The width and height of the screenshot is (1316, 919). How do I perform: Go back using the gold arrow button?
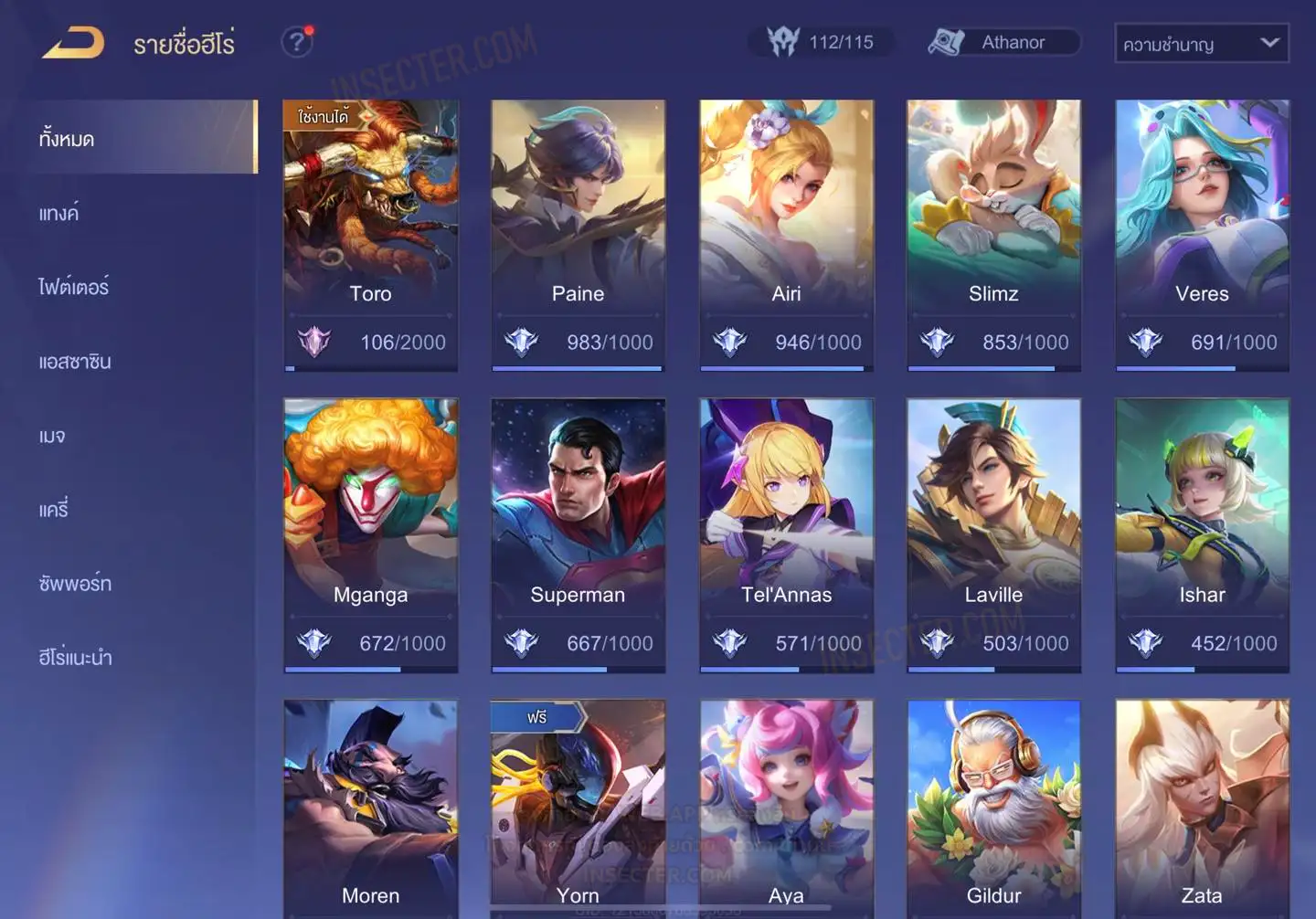73,43
